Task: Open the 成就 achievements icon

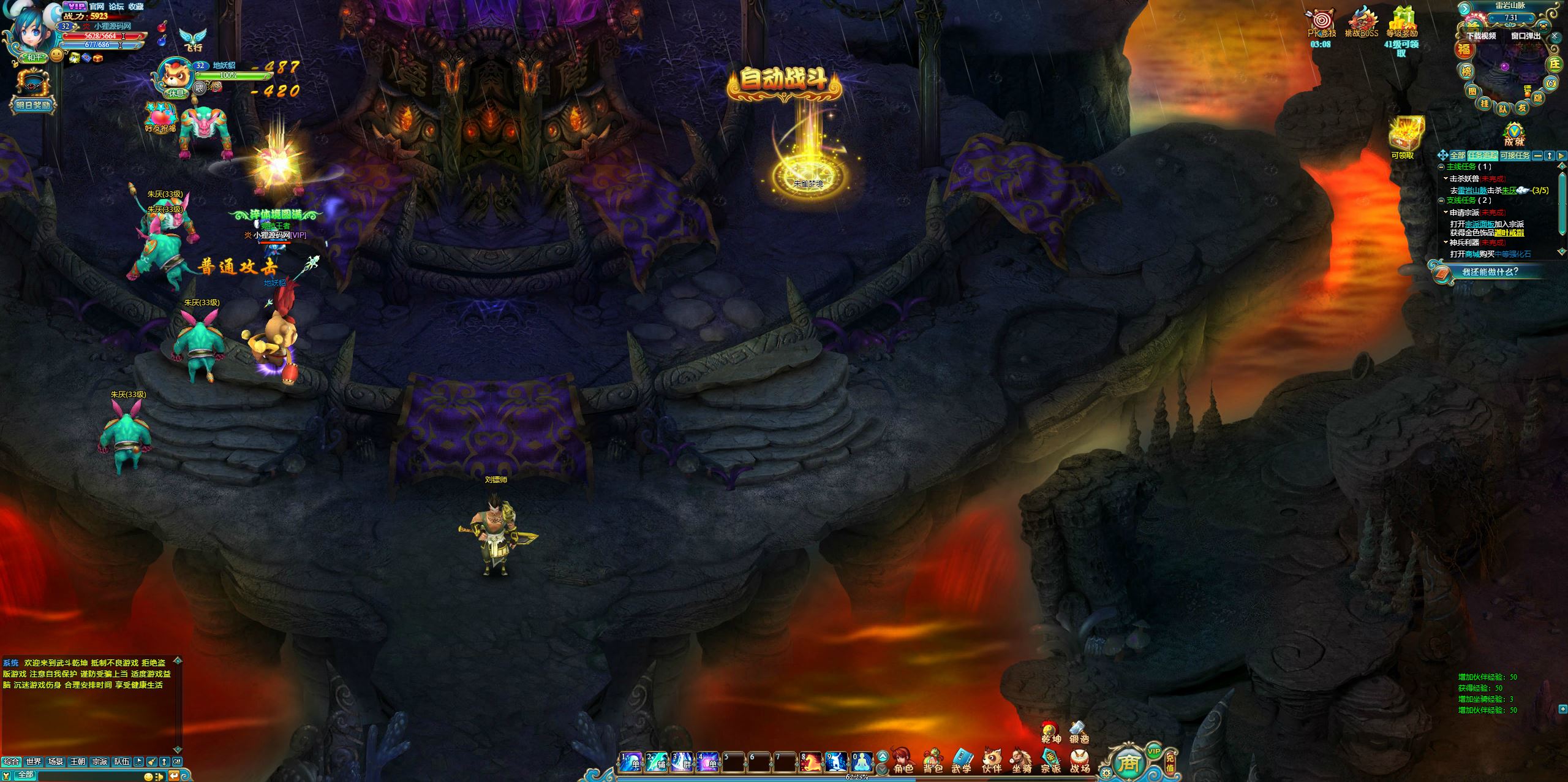Action: point(1514,134)
